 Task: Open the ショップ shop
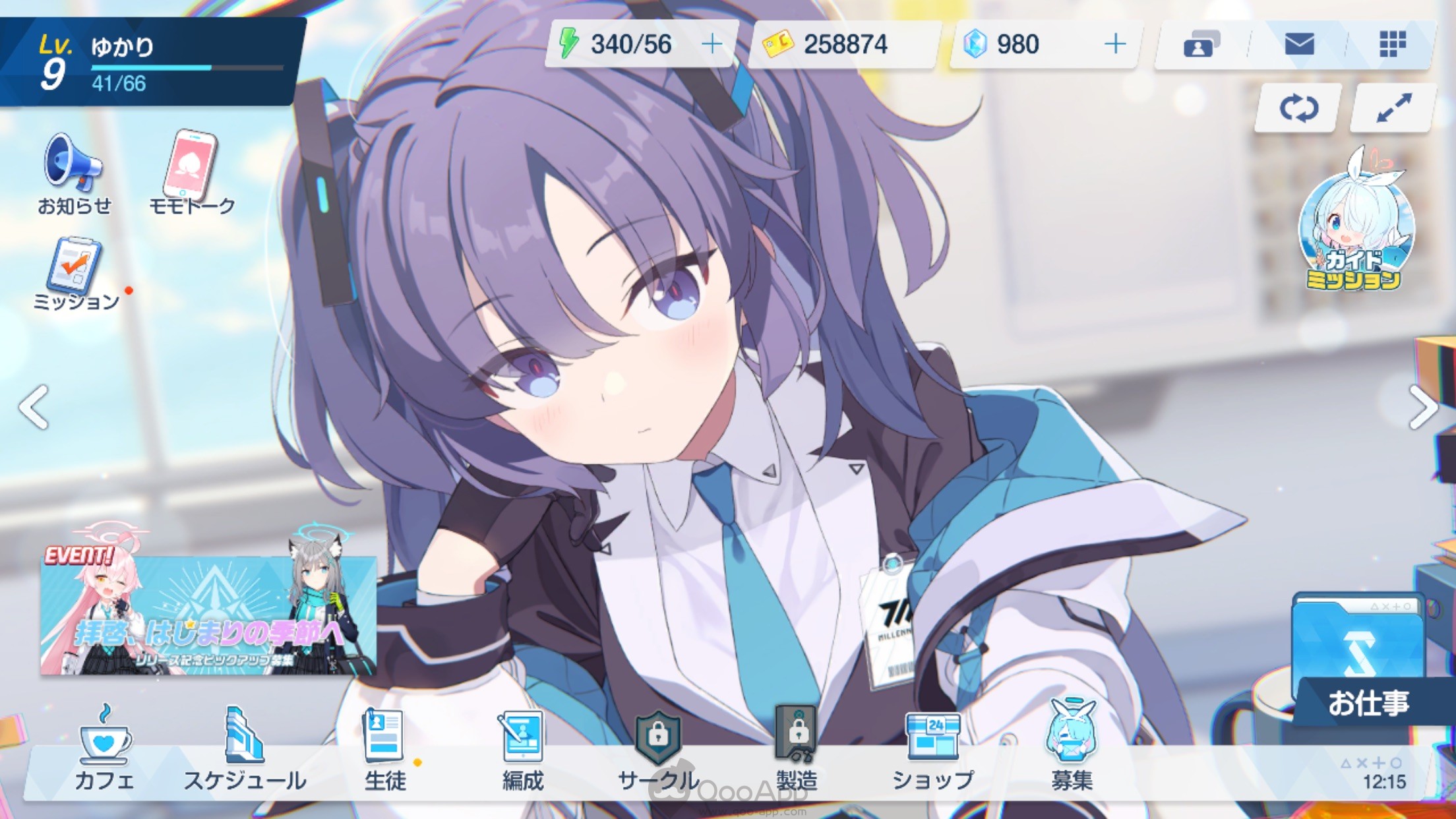[x=932, y=752]
